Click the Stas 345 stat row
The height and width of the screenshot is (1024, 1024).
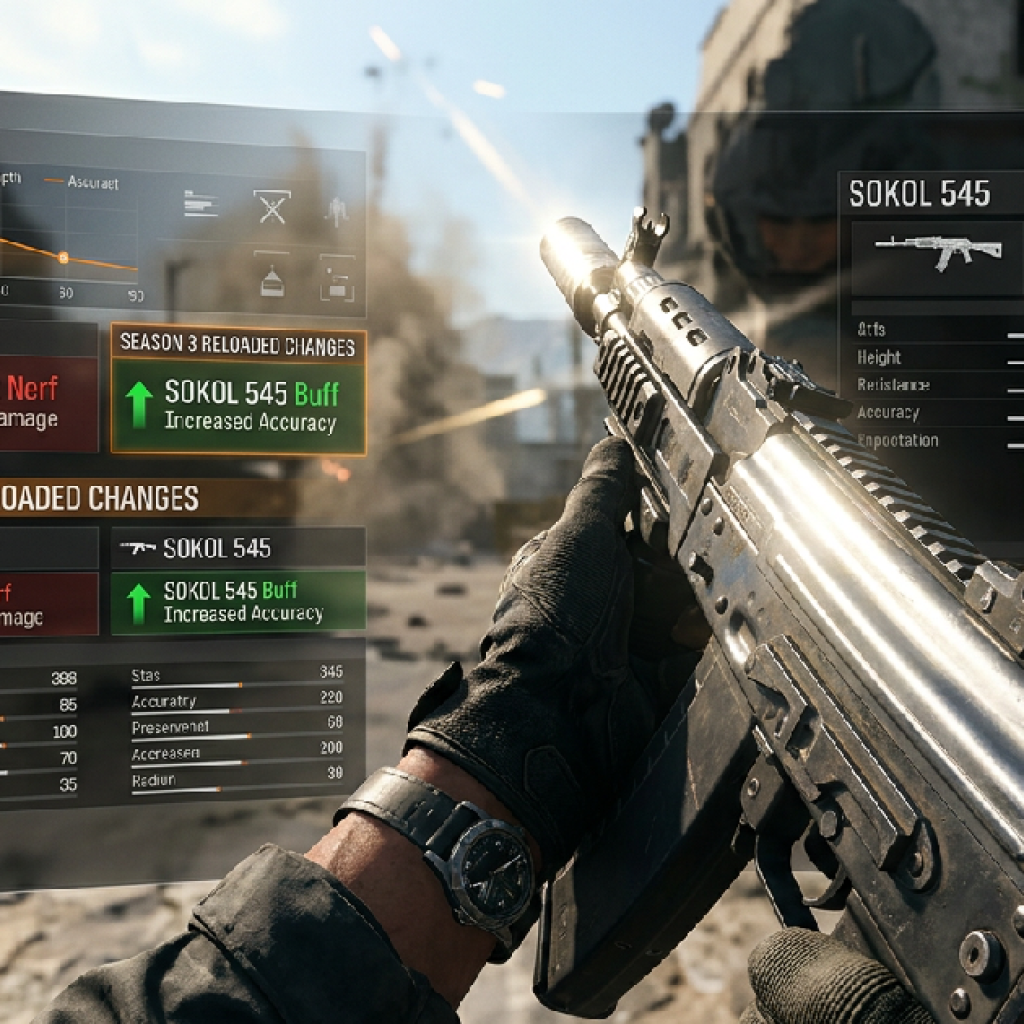[237, 676]
